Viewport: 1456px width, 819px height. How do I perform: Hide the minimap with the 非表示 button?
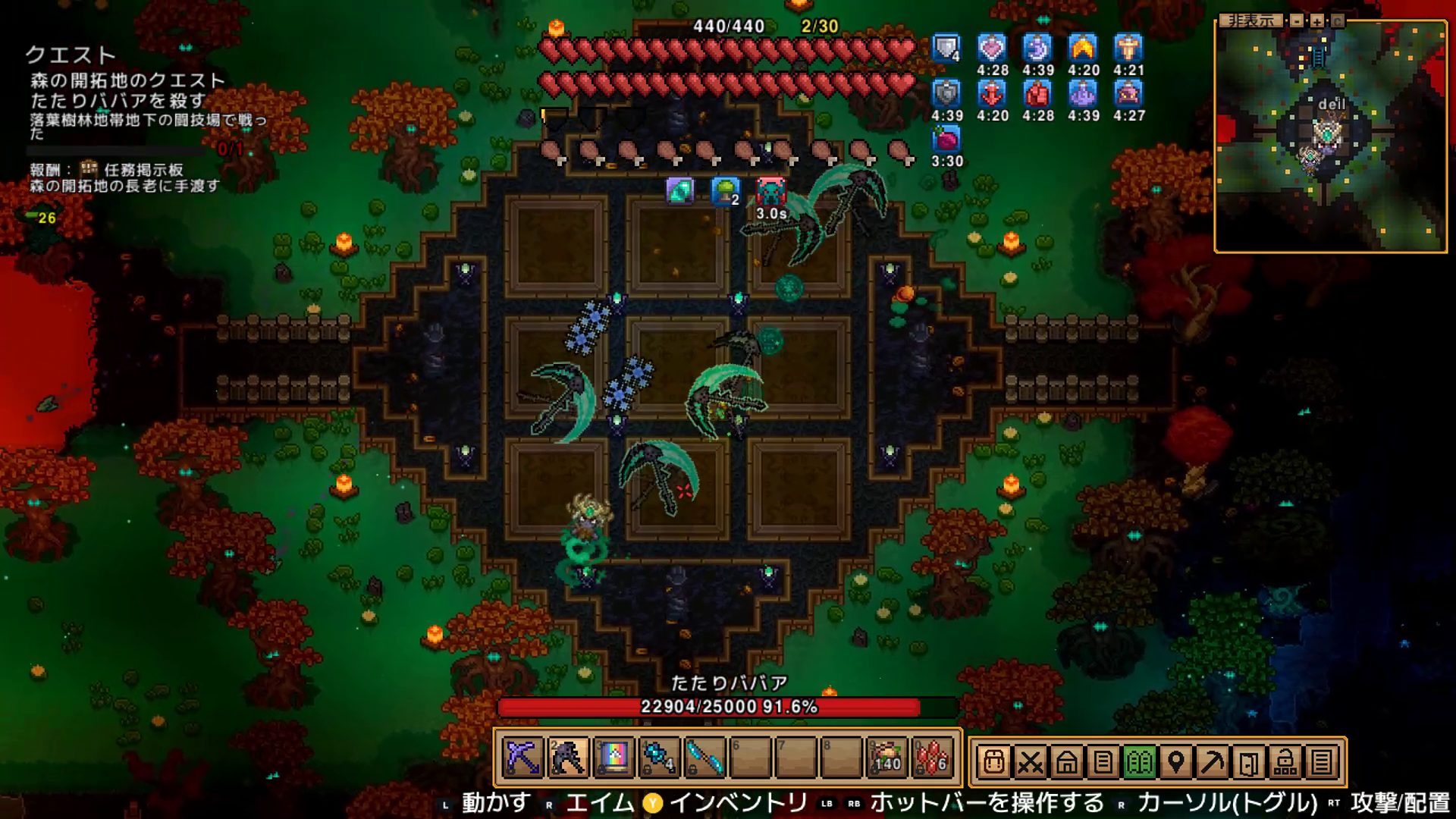click(x=1251, y=21)
